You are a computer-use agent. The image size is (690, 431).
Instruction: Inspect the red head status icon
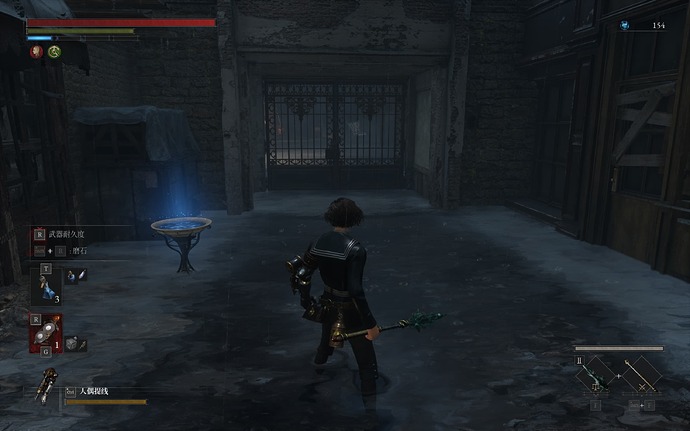(36, 52)
